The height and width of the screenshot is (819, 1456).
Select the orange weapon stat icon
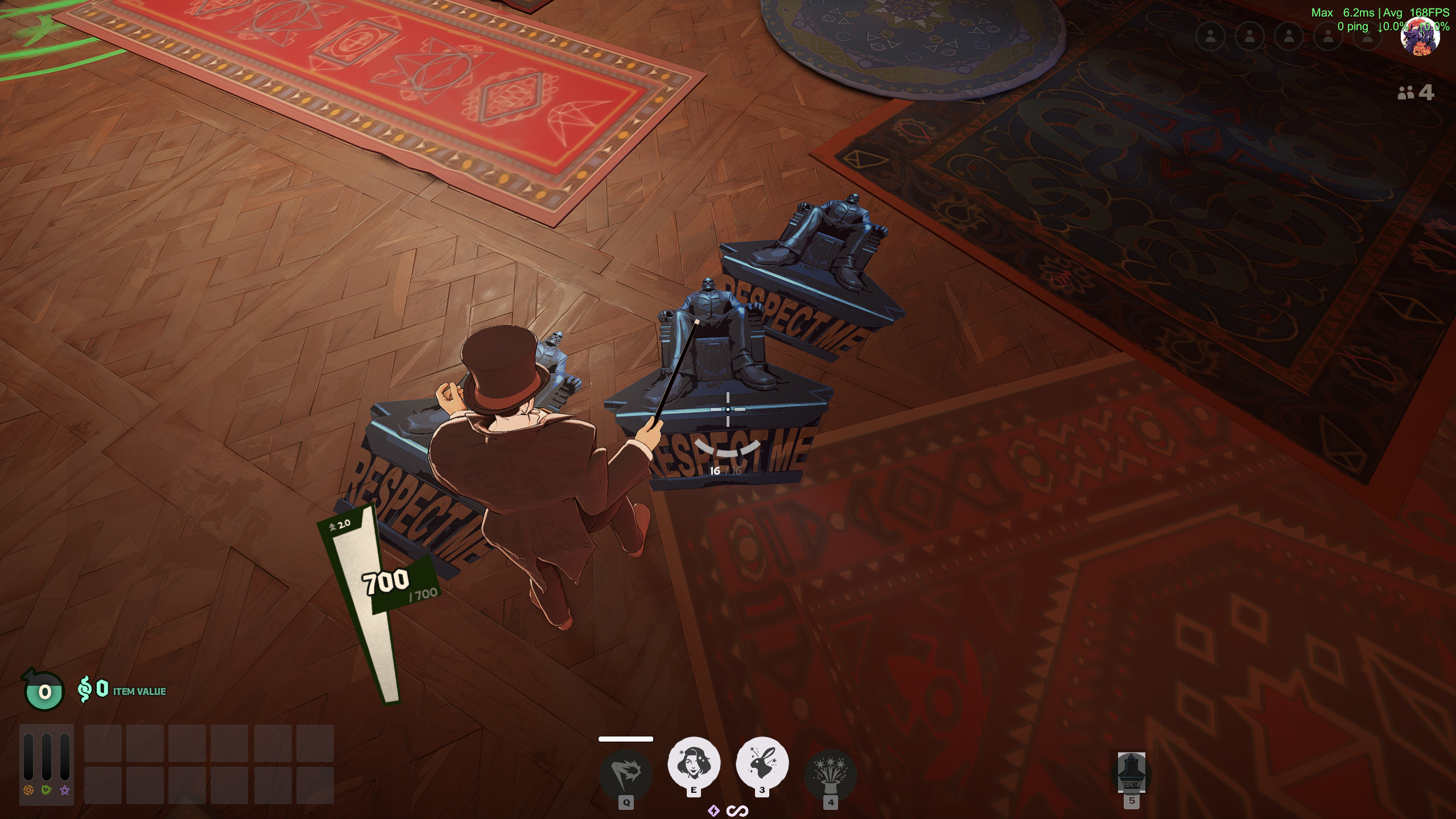coord(28,790)
